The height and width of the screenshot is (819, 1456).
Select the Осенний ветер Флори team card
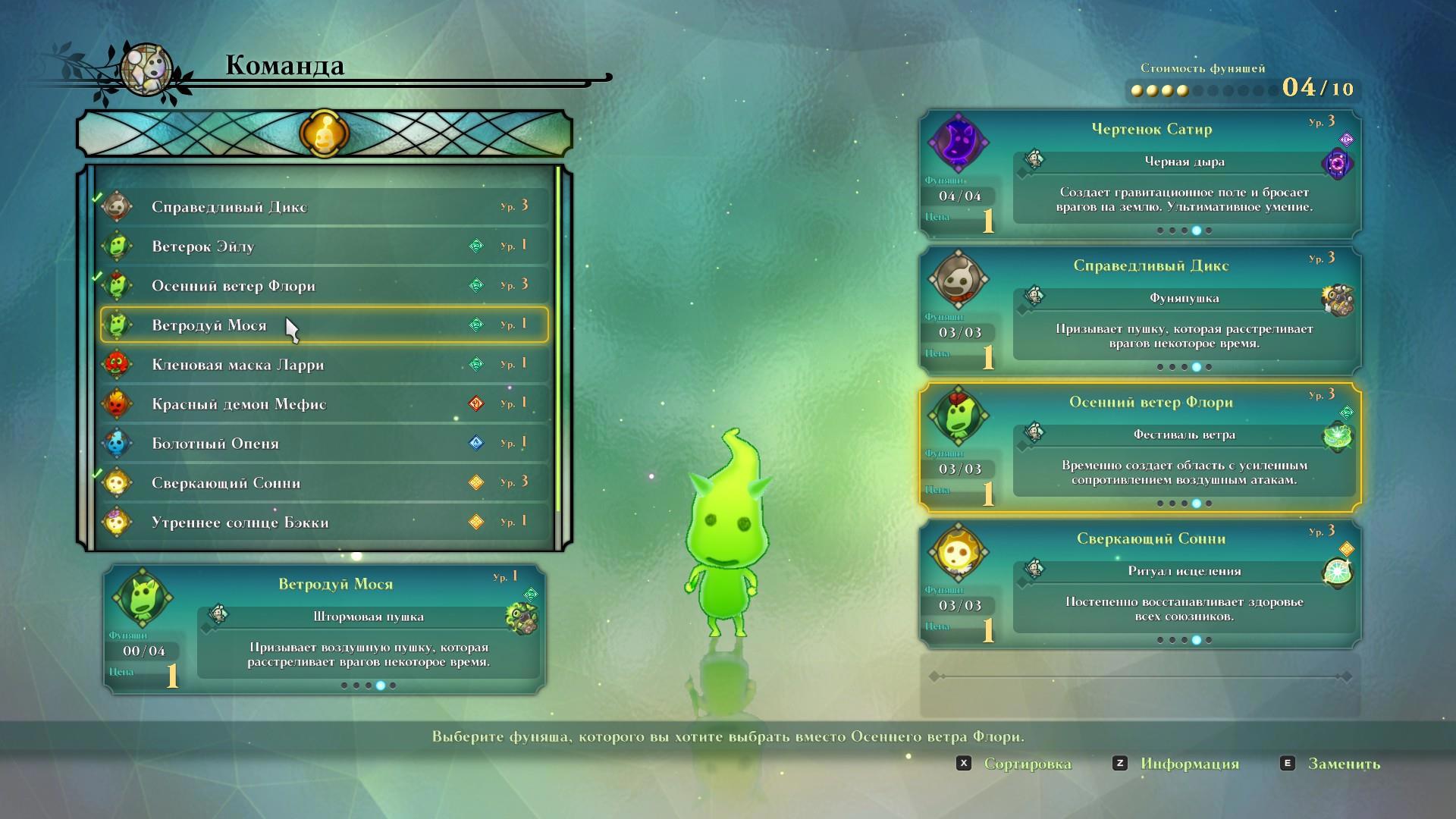coord(1140,448)
